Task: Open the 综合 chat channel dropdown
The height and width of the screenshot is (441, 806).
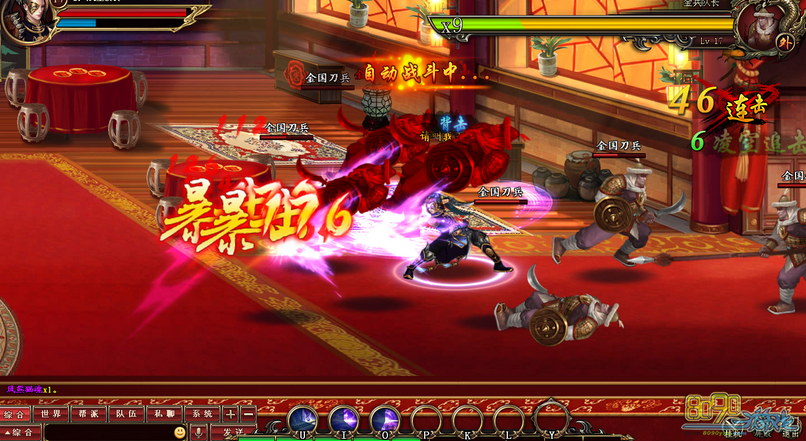Action: coord(21,432)
